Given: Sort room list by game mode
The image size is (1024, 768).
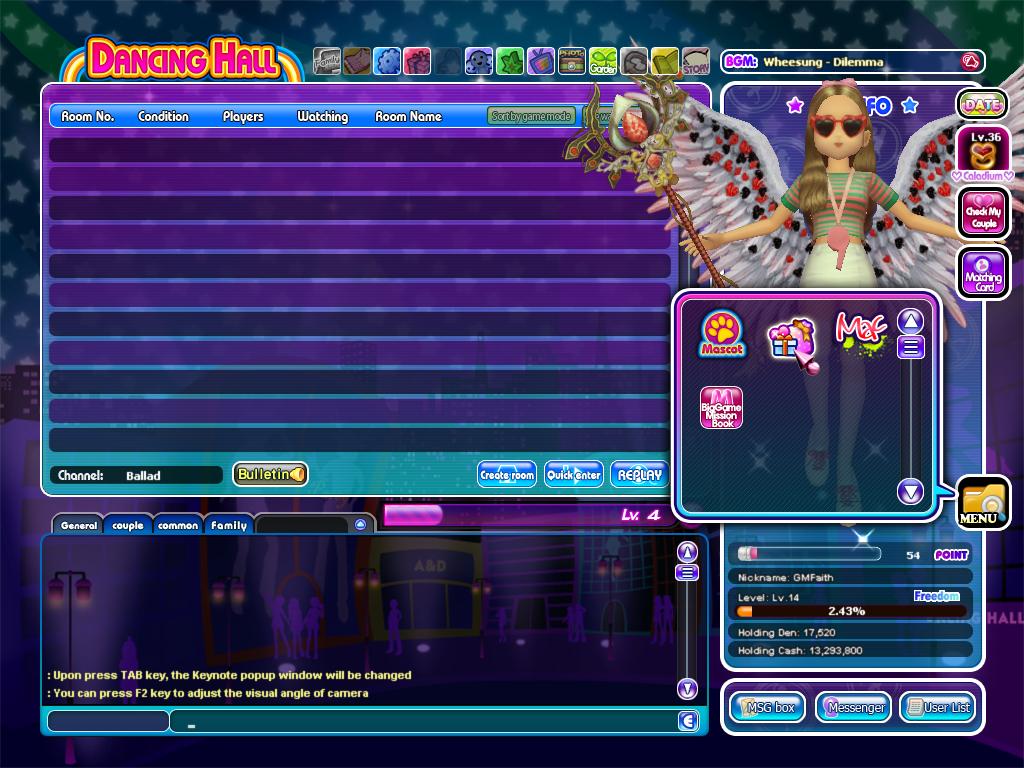Looking at the screenshot, I should (531, 116).
